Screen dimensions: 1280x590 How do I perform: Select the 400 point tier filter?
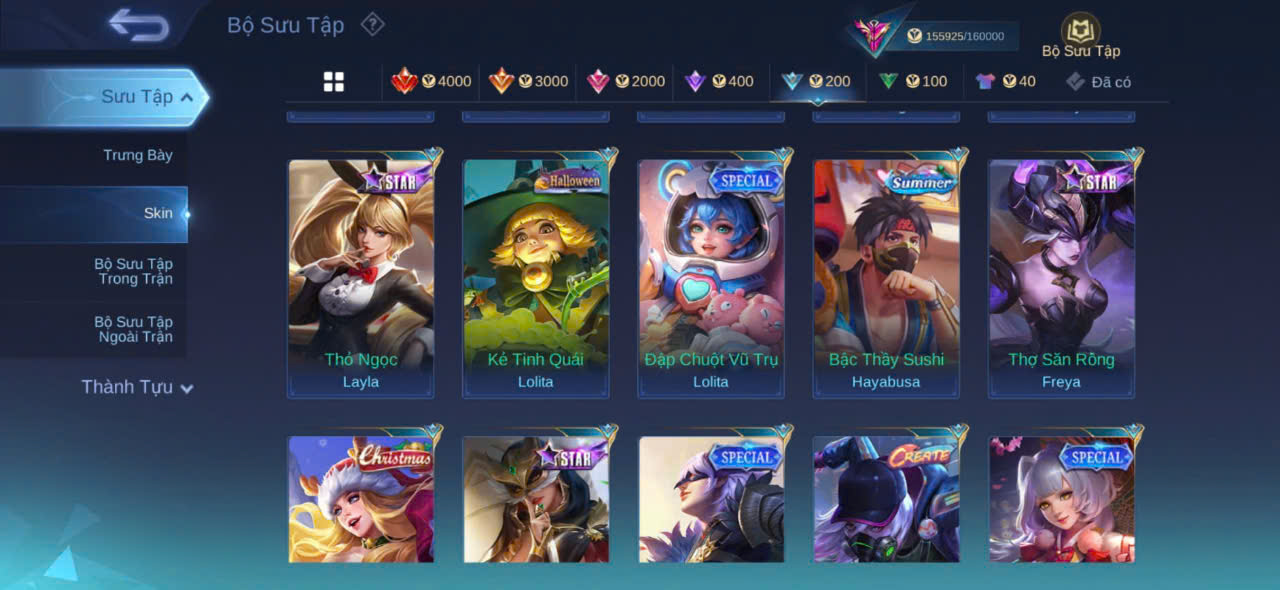point(720,82)
